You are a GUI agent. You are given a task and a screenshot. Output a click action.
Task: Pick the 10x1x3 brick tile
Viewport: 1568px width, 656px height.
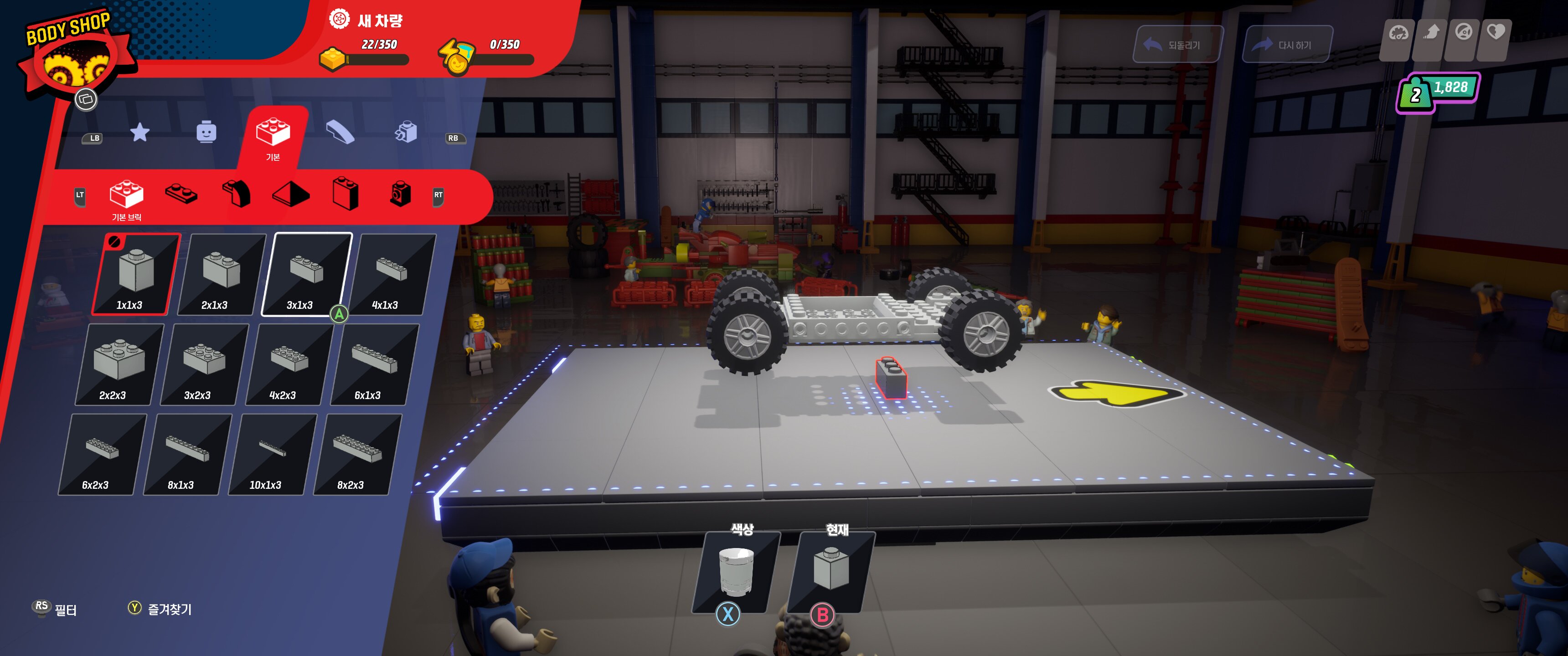[272, 455]
